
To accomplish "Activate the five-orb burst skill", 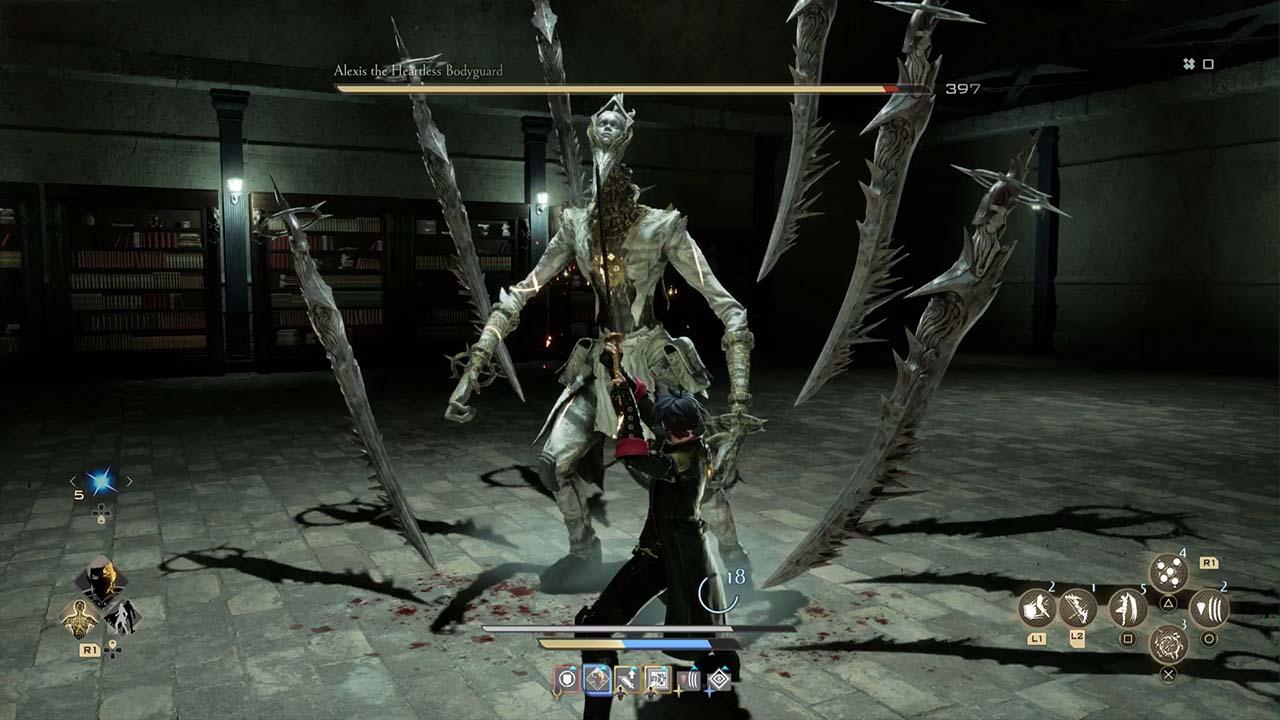I will point(1167,573).
